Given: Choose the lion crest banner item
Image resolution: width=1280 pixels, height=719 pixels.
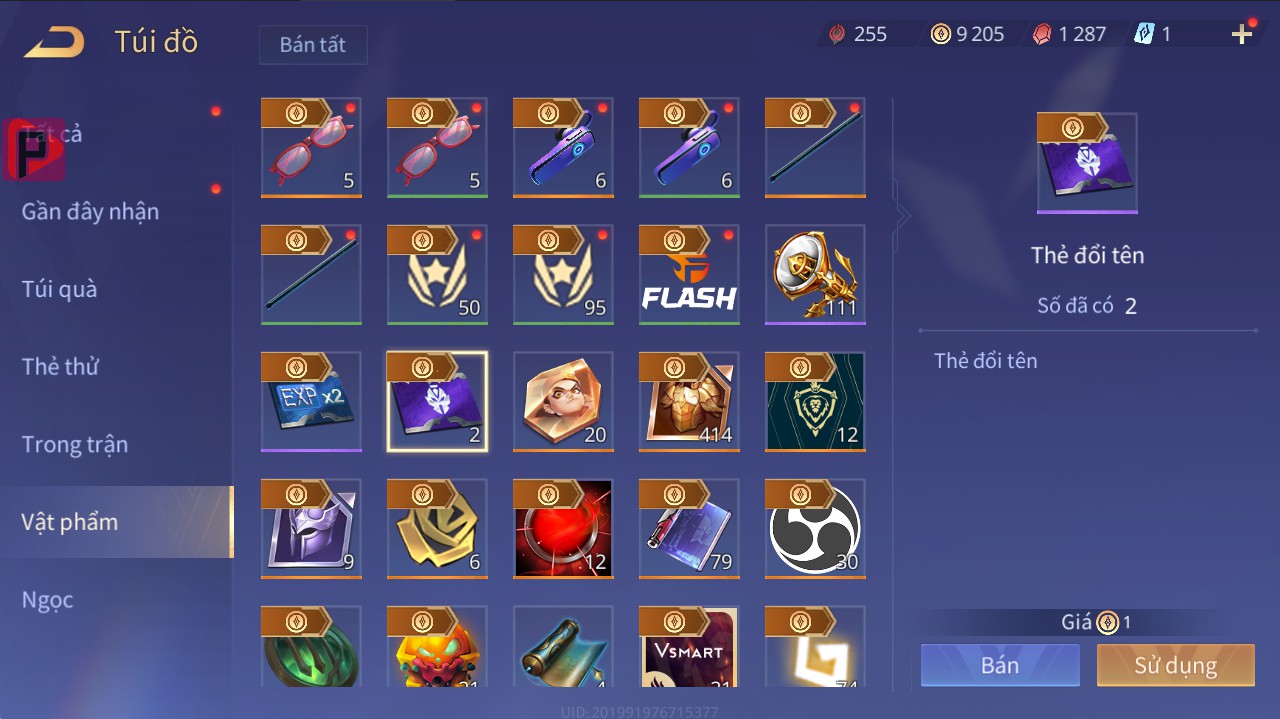Looking at the screenshot, I should [815, 401].
